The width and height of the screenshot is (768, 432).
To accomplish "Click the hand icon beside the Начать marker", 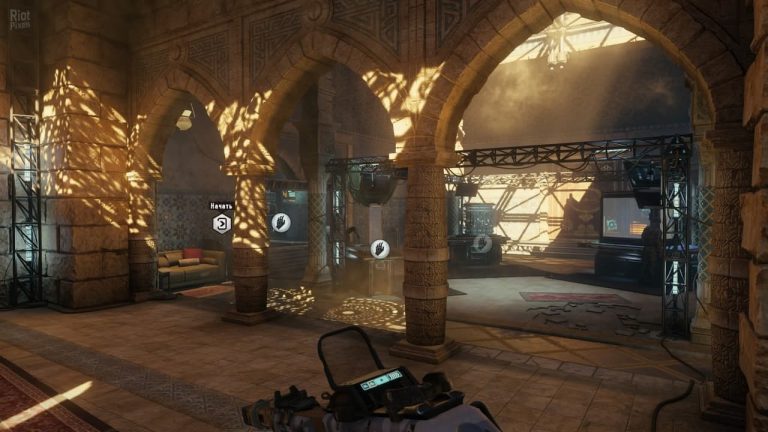I will click(x=281, y=222).
